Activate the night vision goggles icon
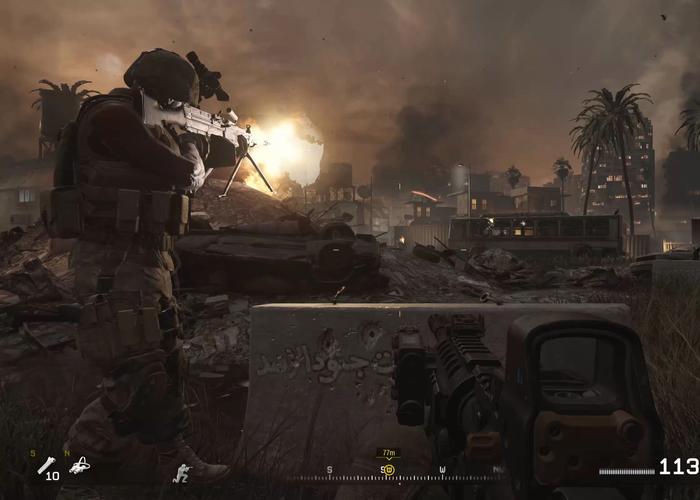 78,465
